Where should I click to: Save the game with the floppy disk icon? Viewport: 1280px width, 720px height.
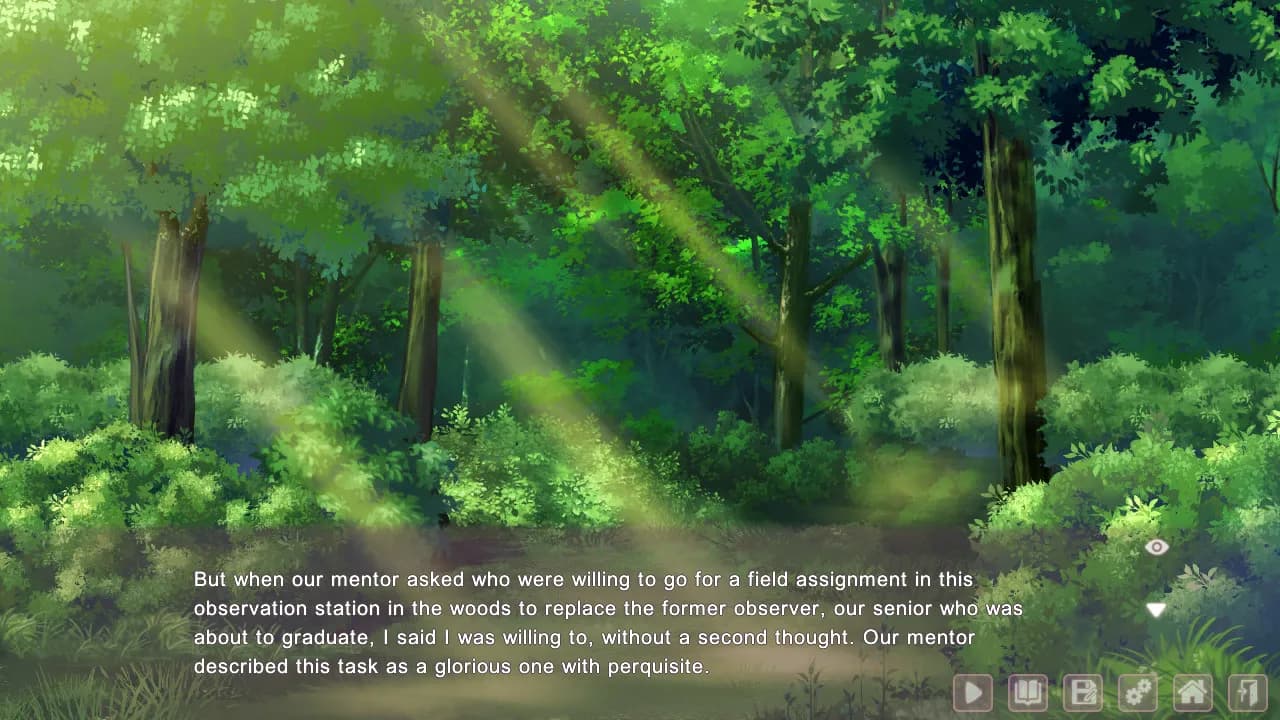[1082, 692]
